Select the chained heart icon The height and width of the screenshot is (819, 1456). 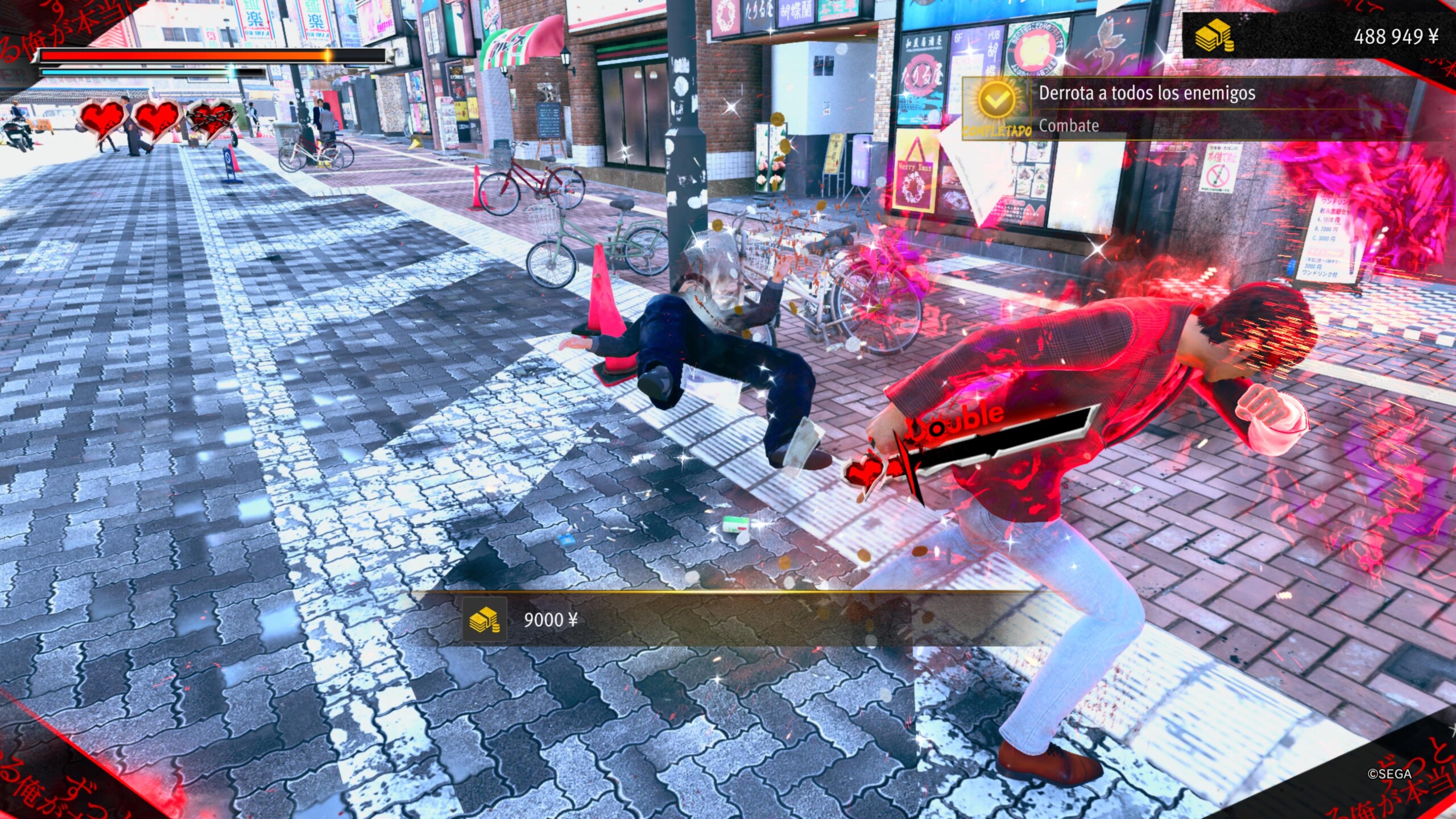click(211, 119)
